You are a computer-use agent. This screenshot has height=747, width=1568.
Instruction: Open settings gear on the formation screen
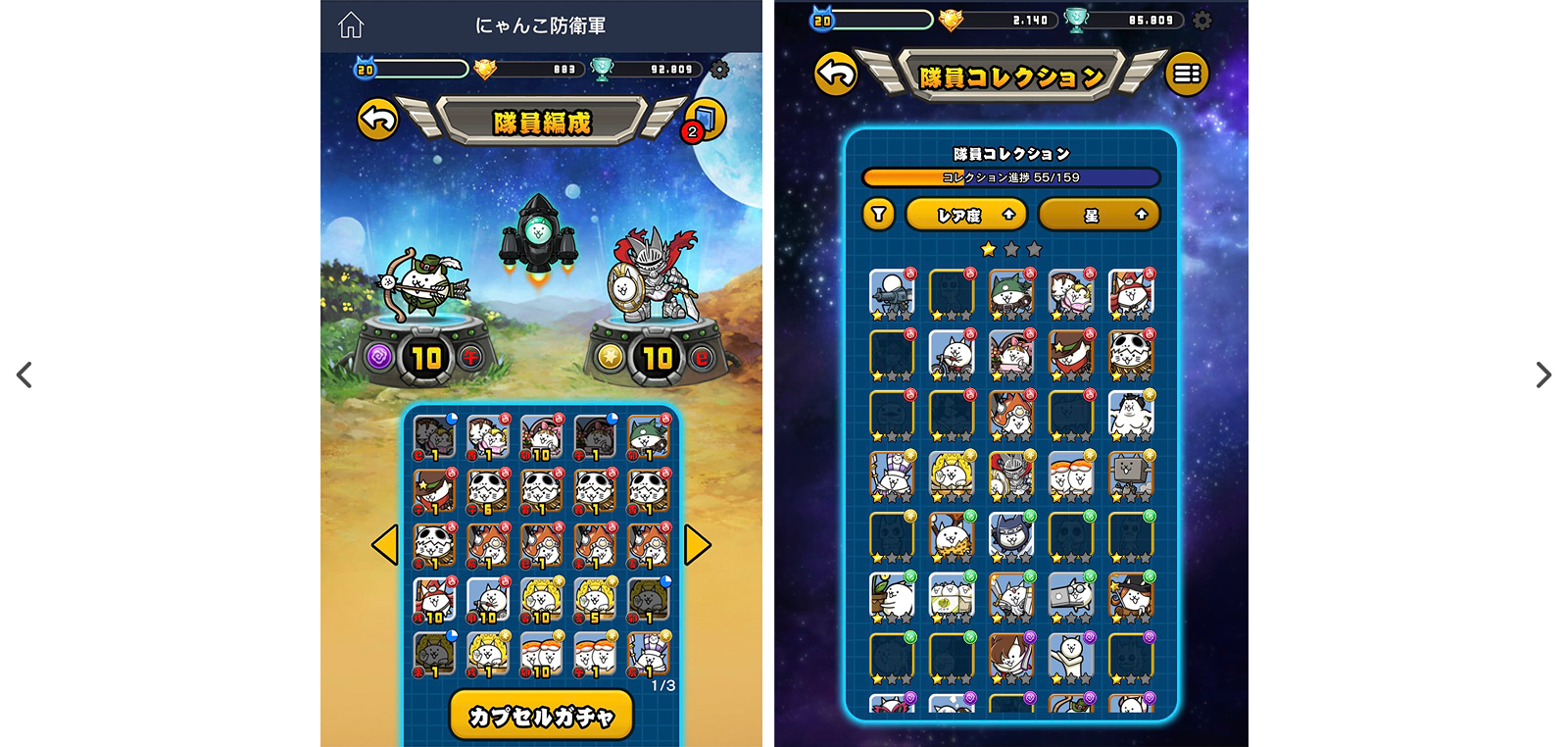pos(719,70)
